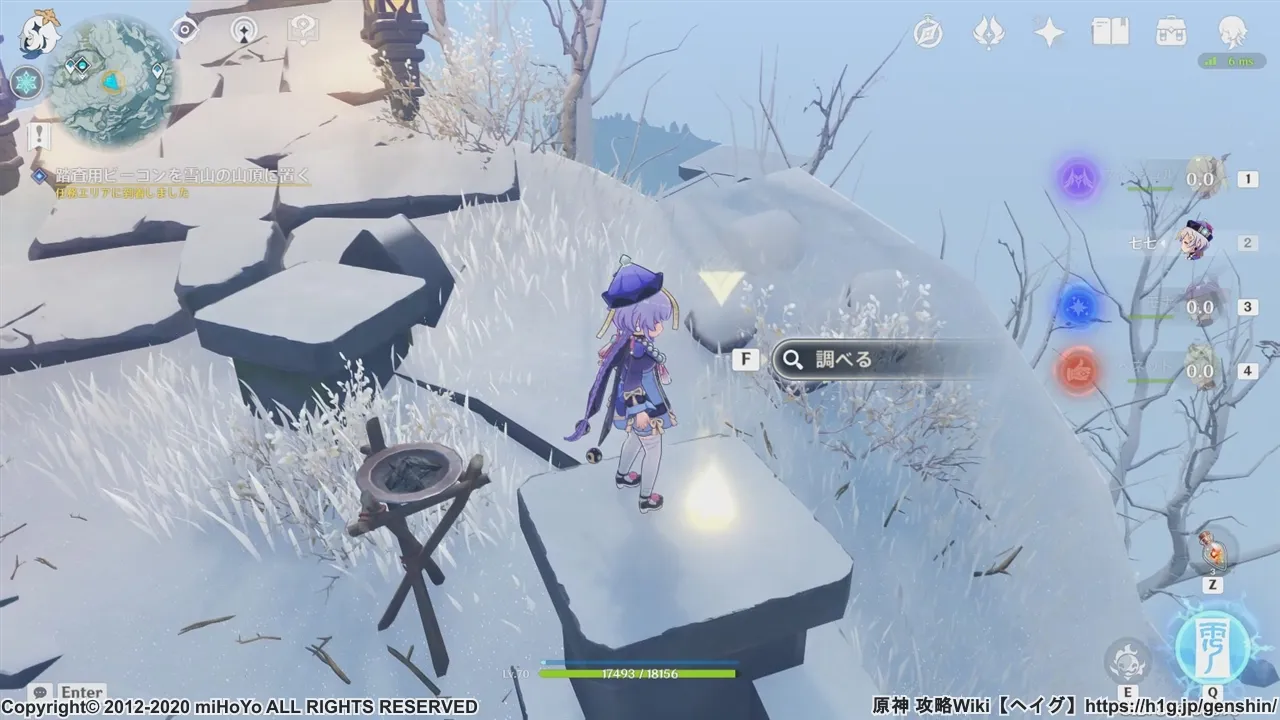The height and width of the screenshot is (720, 1280).
Task: Click the signal beacon icon
Action: click(x=244, y=30)
